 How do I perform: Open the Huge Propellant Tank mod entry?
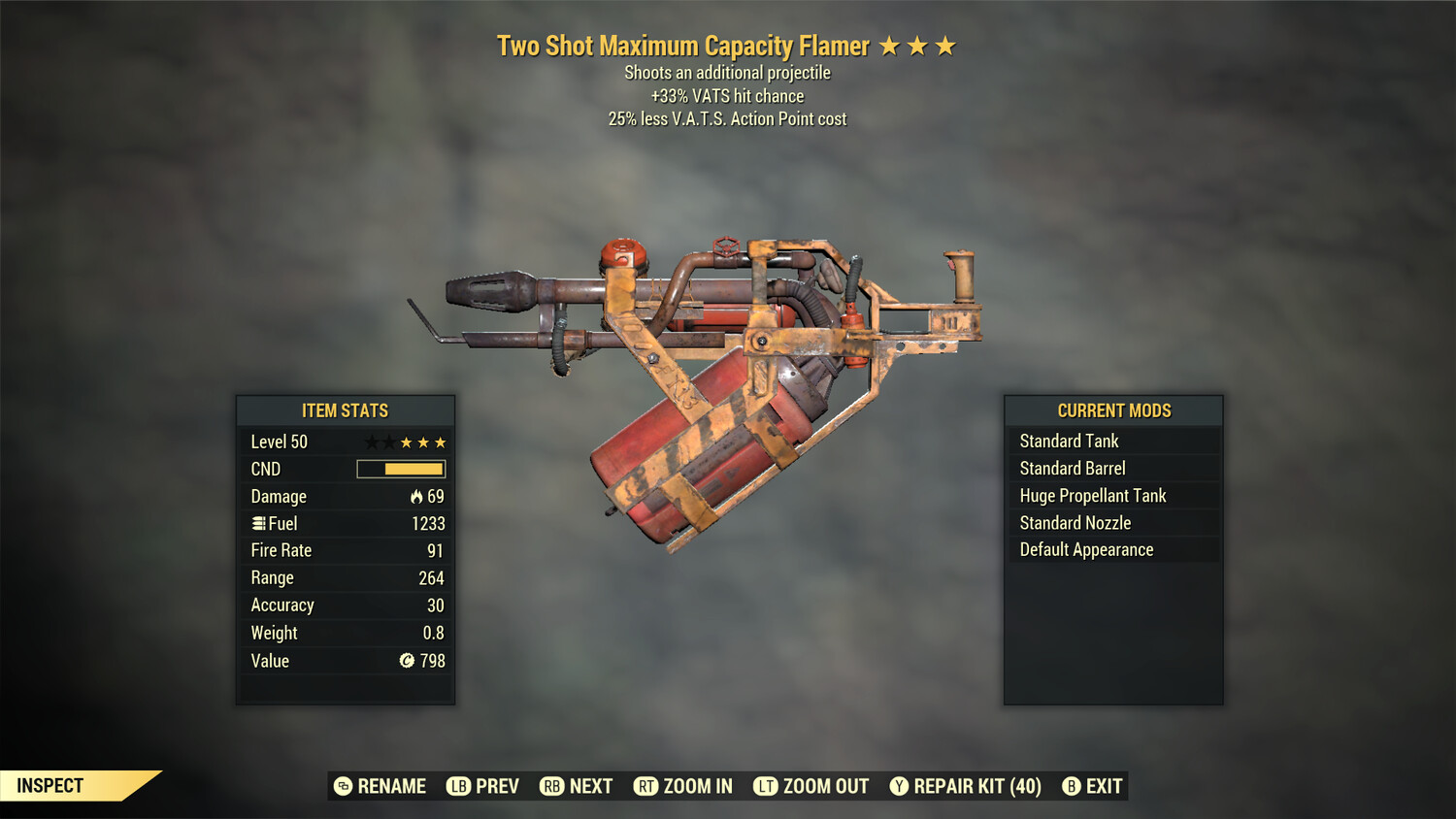(1091, 495)
